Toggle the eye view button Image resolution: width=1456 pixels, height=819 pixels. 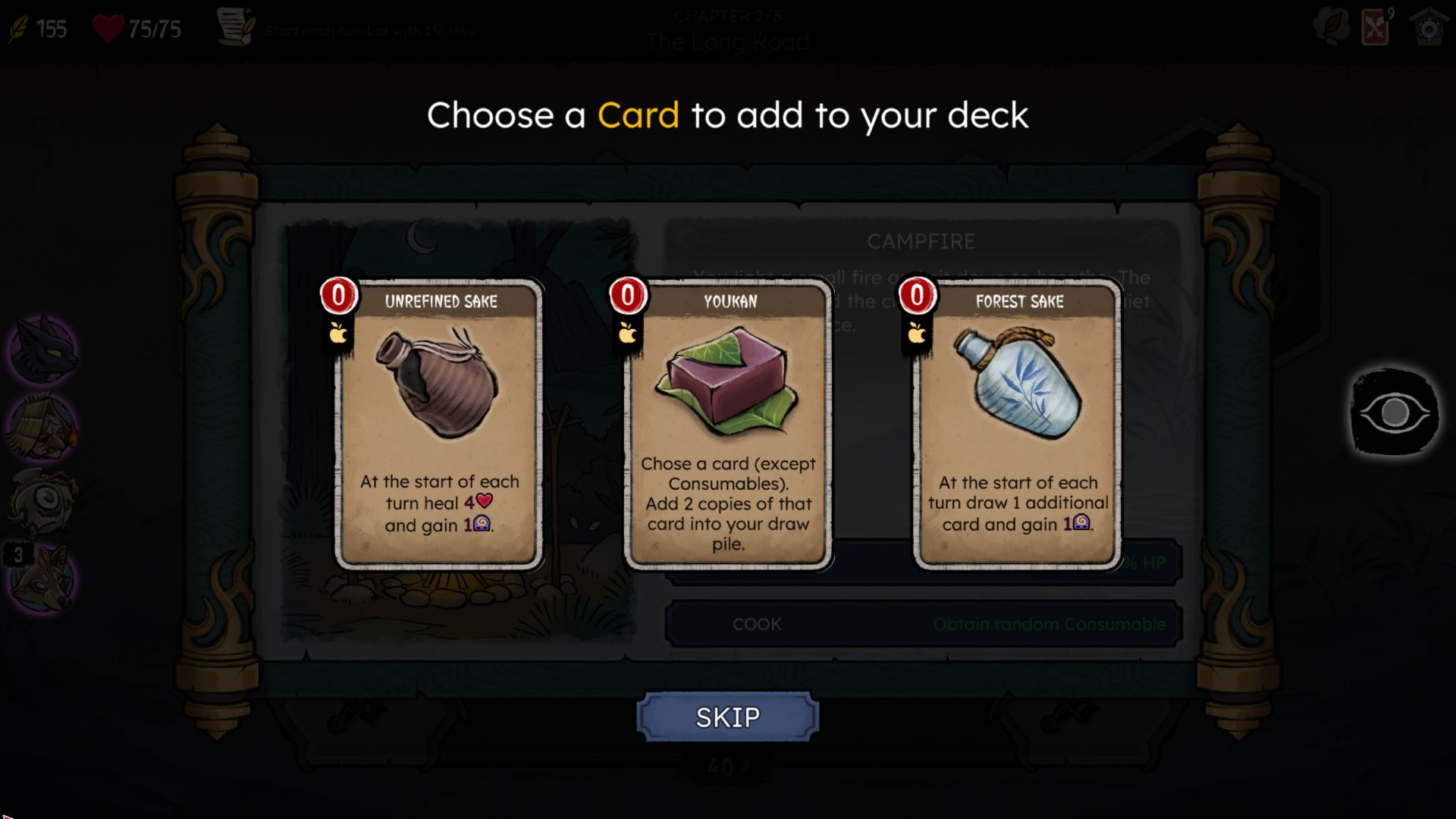click(1394, 413)
